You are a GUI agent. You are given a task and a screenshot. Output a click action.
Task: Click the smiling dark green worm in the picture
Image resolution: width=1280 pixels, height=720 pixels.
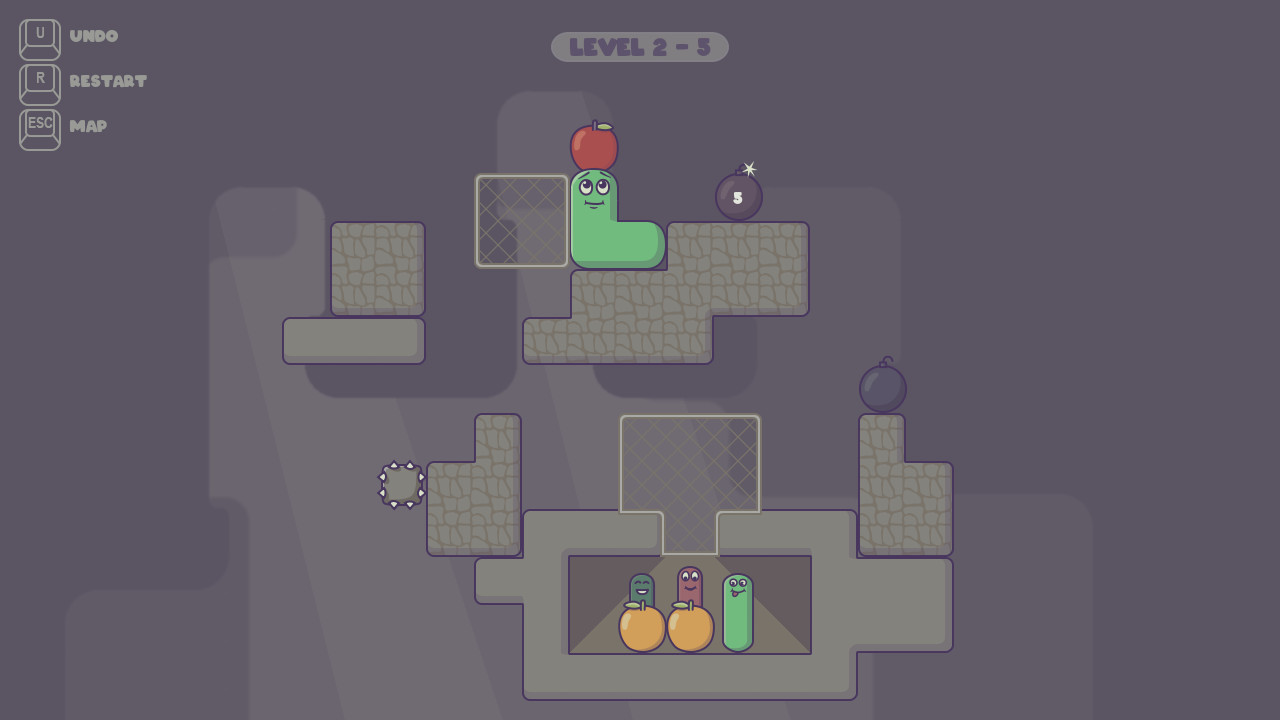(x=643, y=585)
